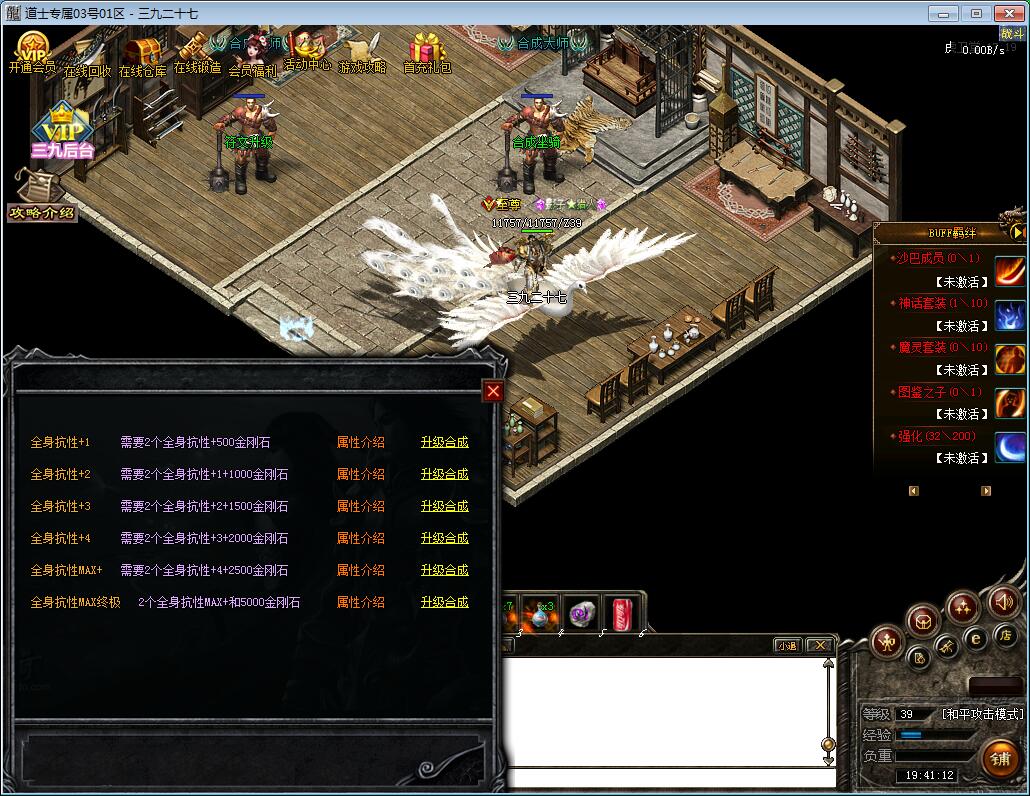Show the 活动中心 event center
This screenshot has height=796, width=1030.
(307, 50)
